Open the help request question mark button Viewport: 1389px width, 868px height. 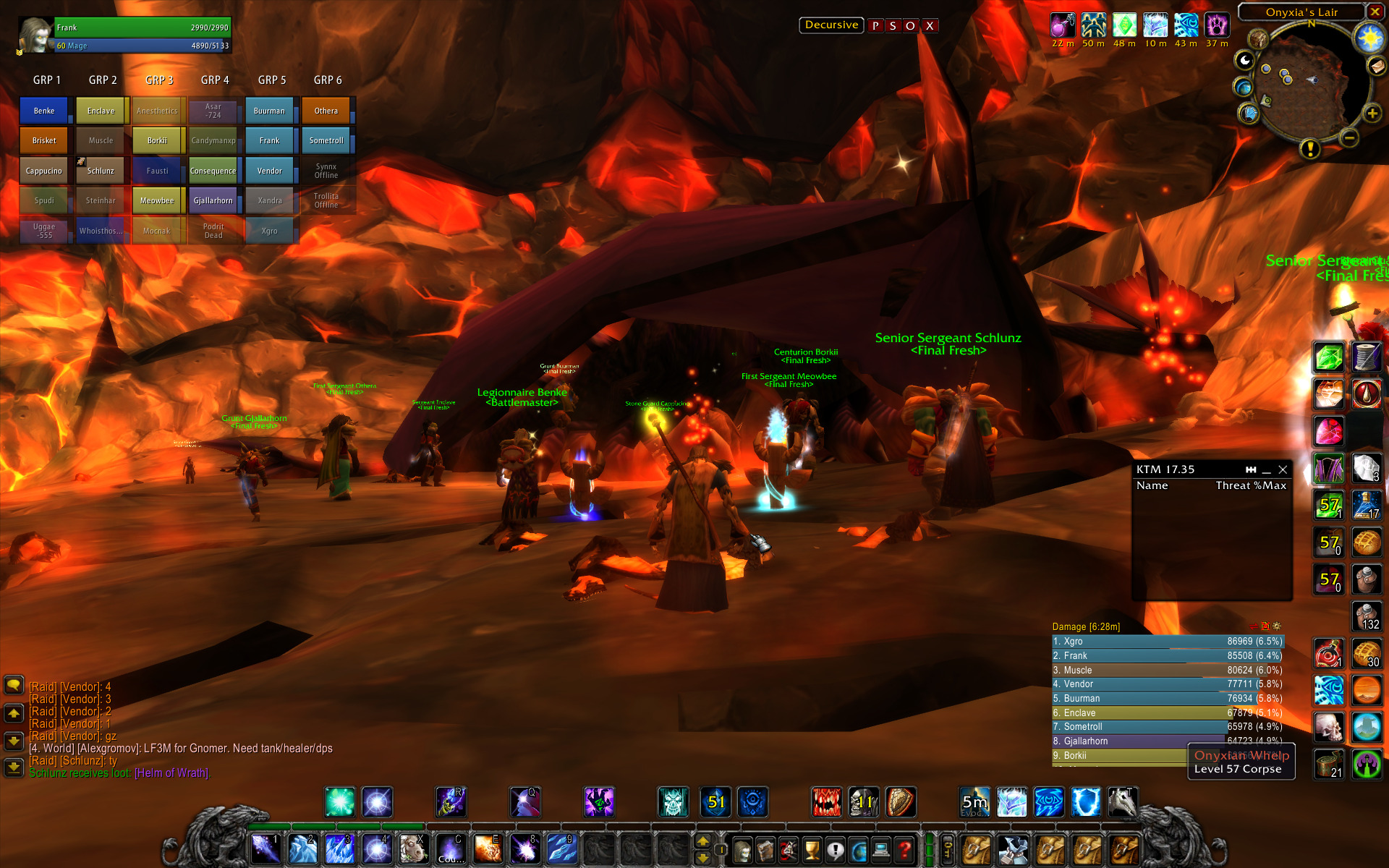904,850
